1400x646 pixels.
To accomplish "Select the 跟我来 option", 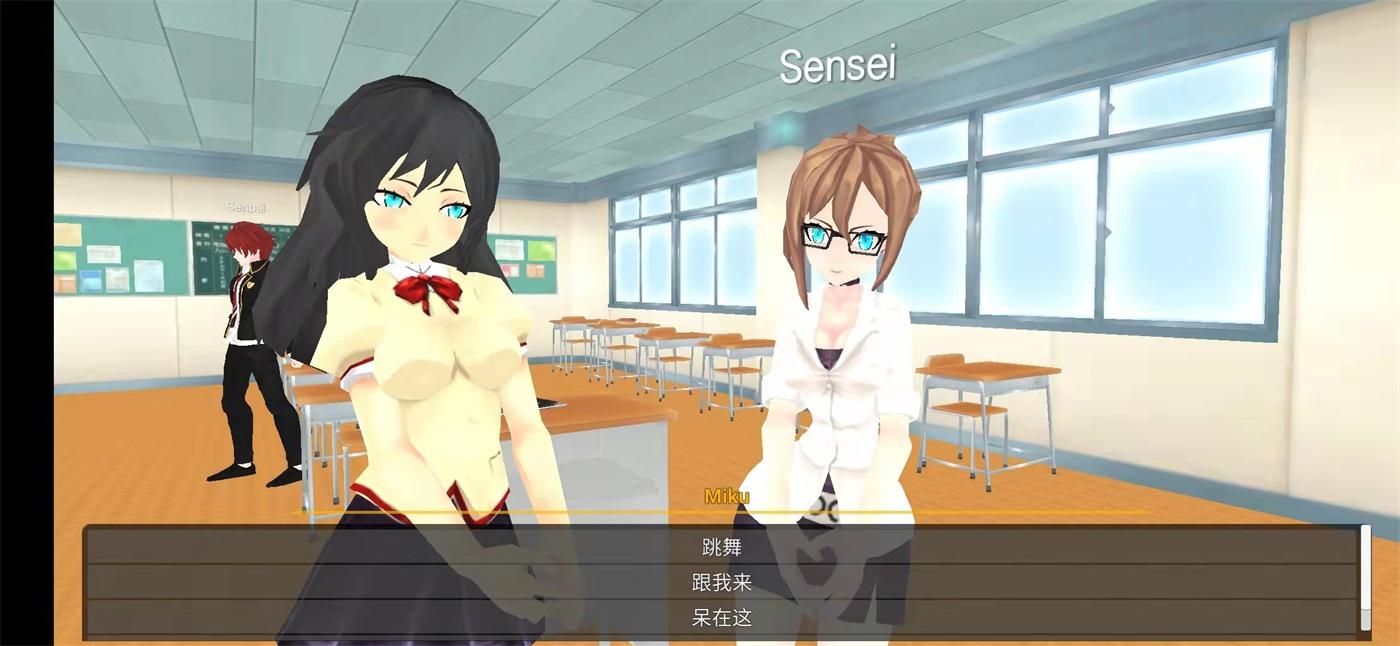I will pyautogui.click(x=721, y=582).
